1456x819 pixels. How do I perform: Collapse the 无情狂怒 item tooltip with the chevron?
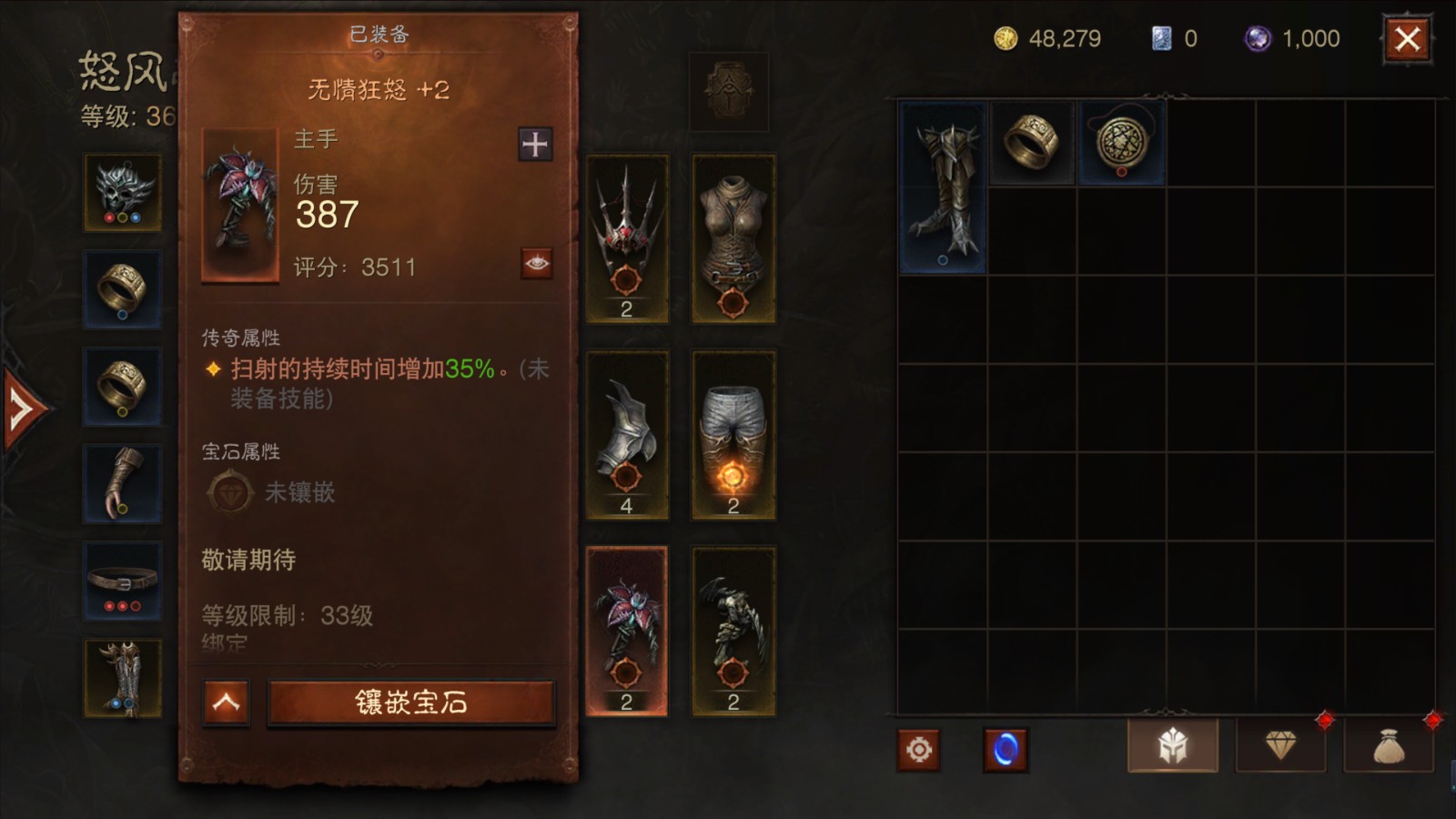225,704
